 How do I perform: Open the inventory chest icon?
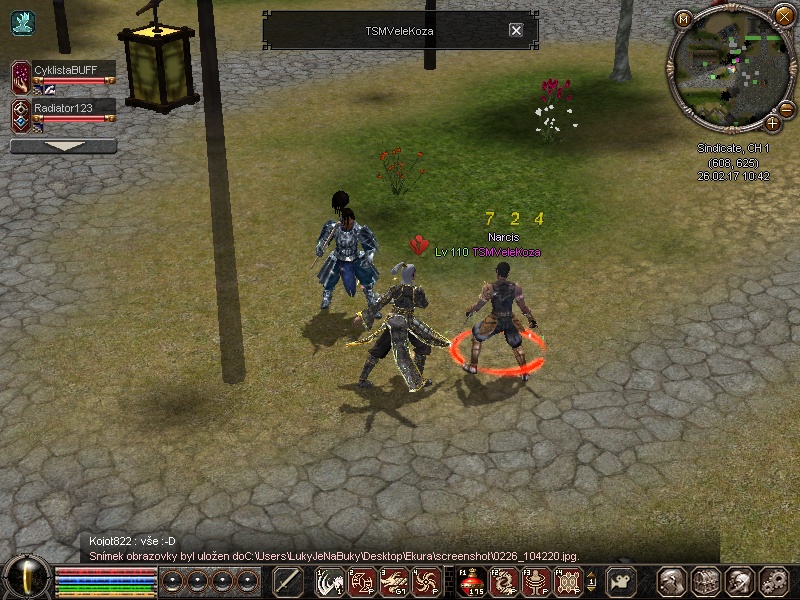[x=706, y=581]
